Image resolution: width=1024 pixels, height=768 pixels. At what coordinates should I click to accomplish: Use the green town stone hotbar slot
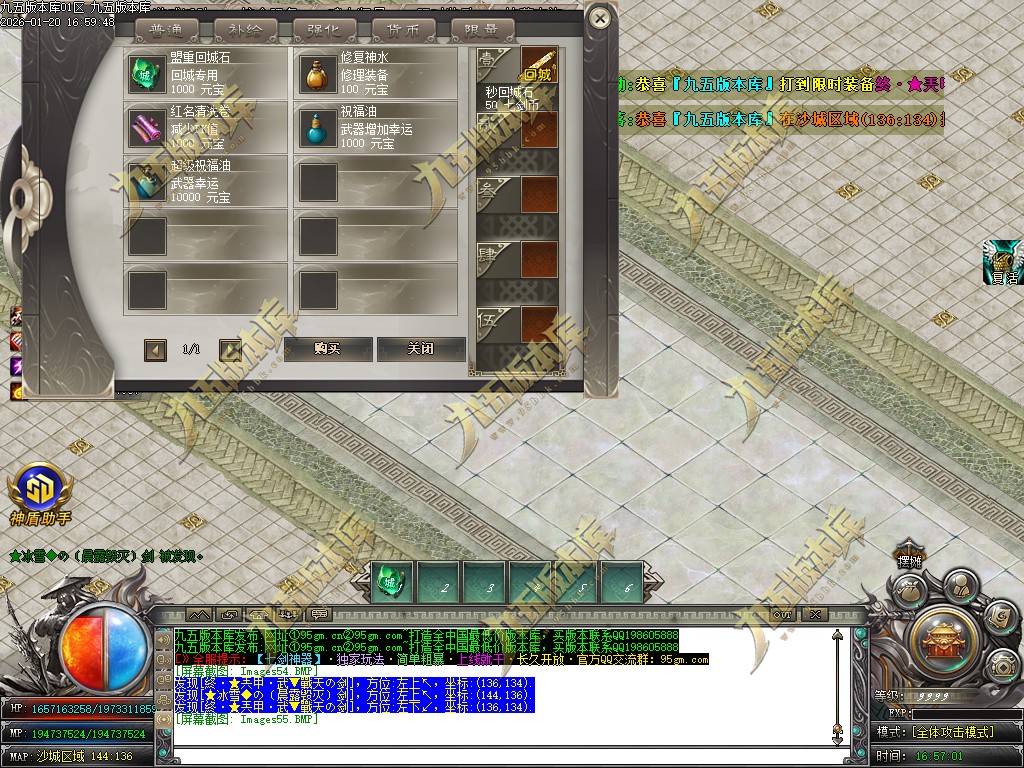[391, 583]
